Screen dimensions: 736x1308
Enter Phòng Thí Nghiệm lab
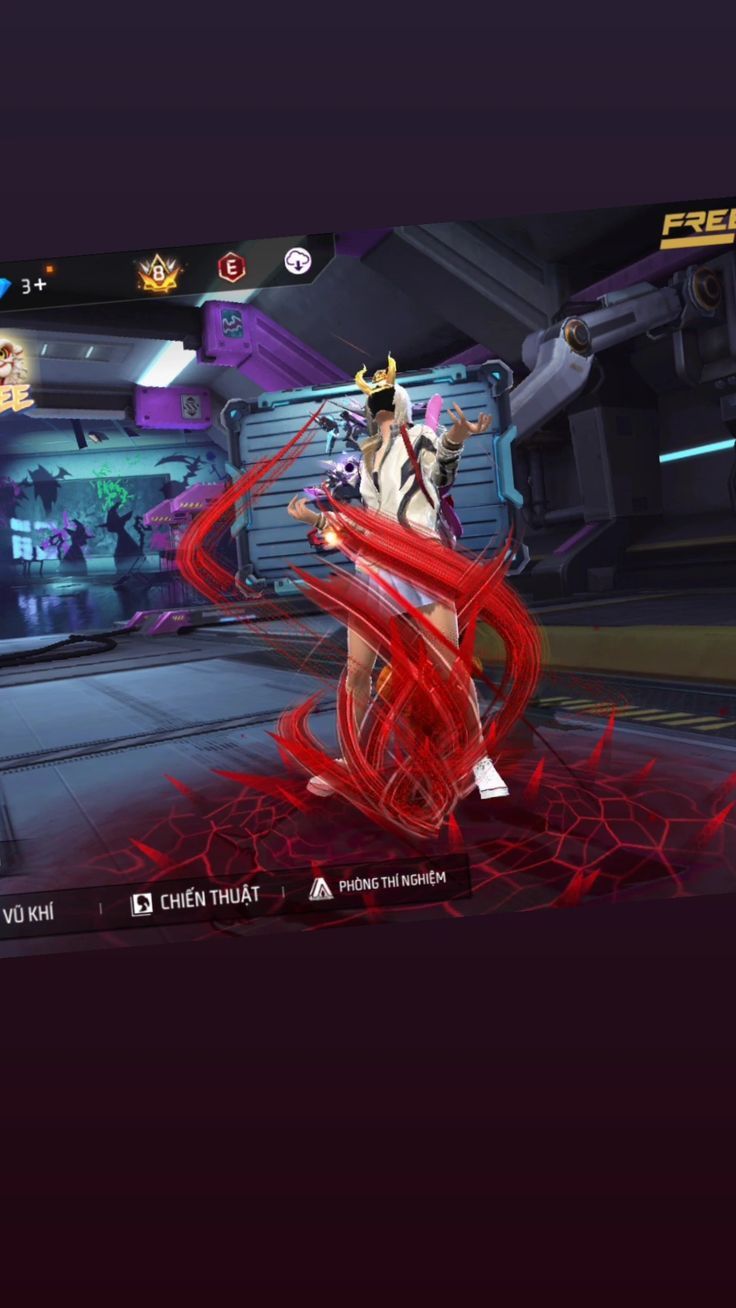[377, 884]
